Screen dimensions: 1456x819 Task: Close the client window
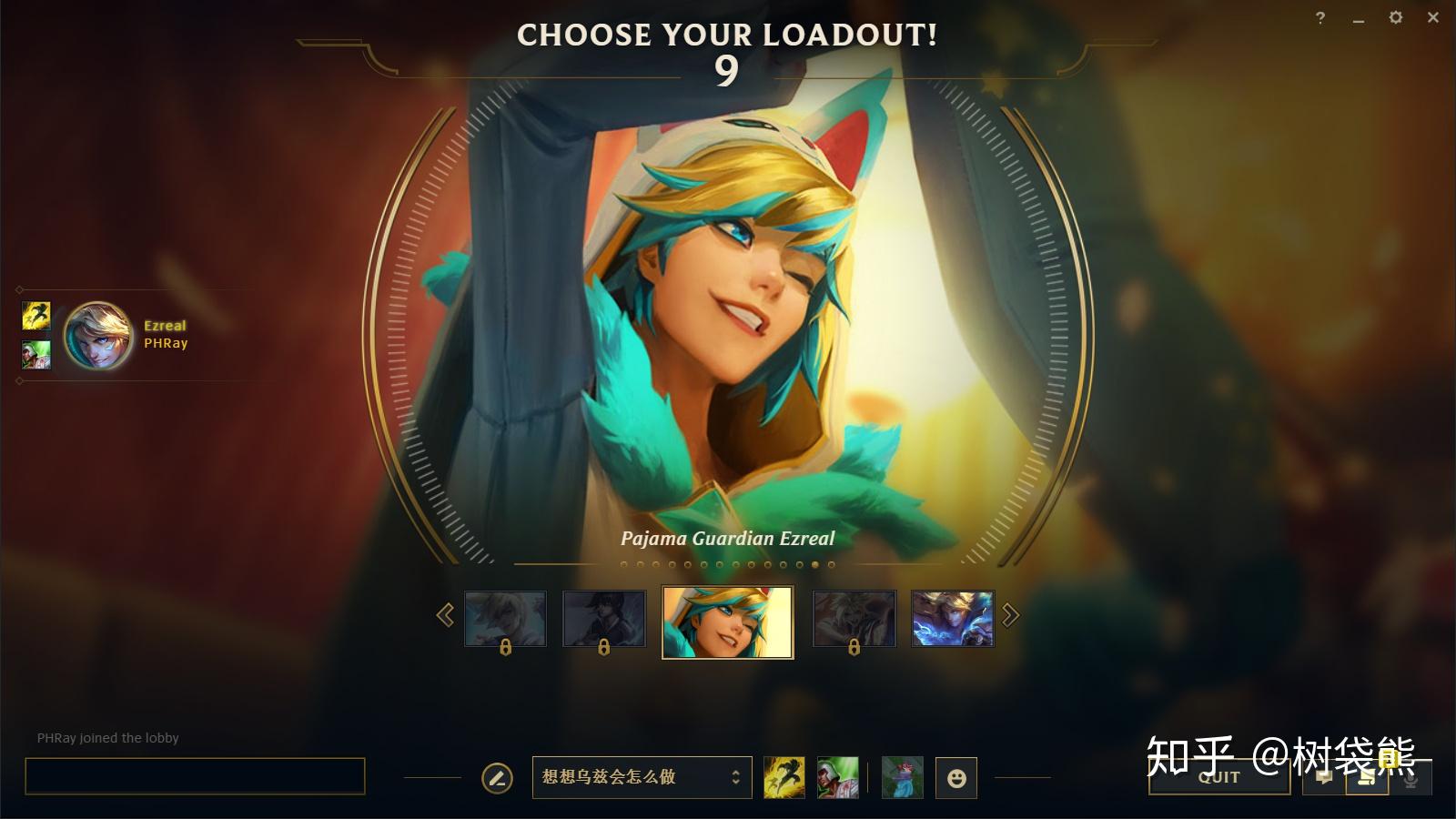(1433, 18)
